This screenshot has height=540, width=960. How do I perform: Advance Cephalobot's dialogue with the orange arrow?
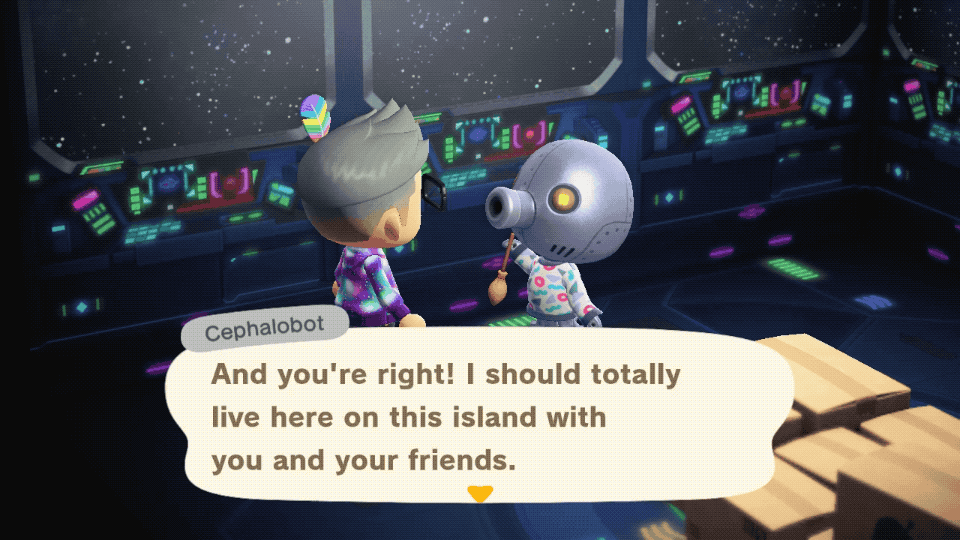coord(481,494)
